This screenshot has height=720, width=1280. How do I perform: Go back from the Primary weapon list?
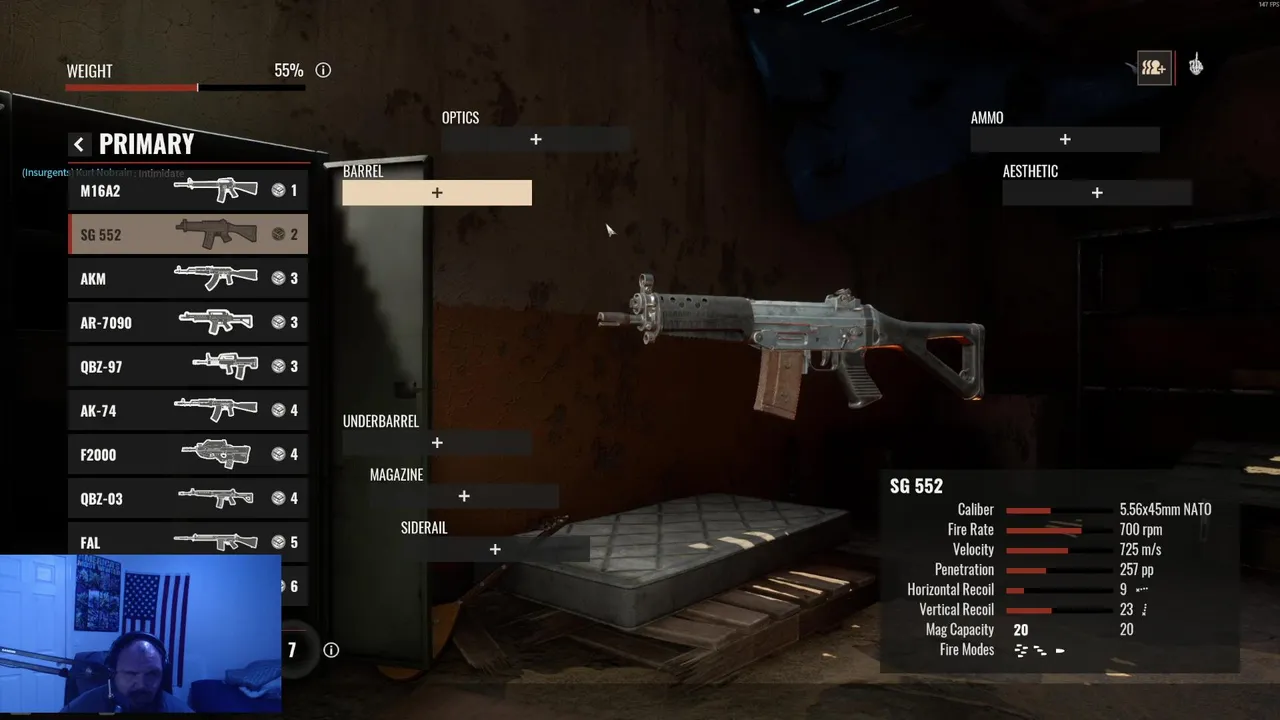(x=79, y=145)
